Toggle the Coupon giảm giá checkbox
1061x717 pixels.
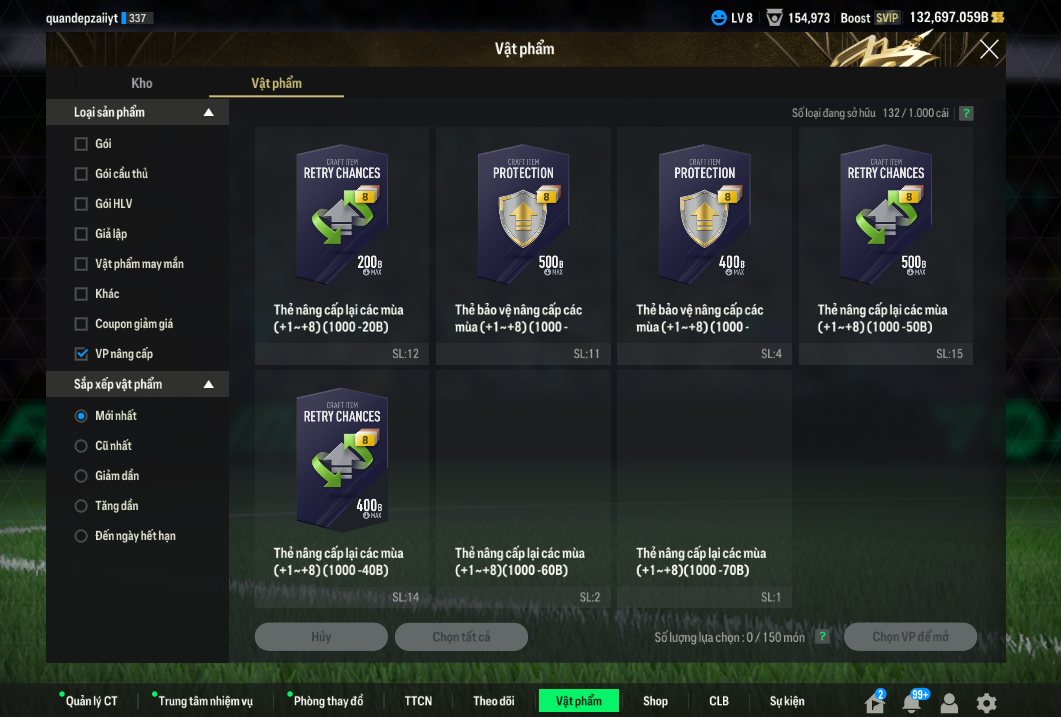(x=82, y=324)
